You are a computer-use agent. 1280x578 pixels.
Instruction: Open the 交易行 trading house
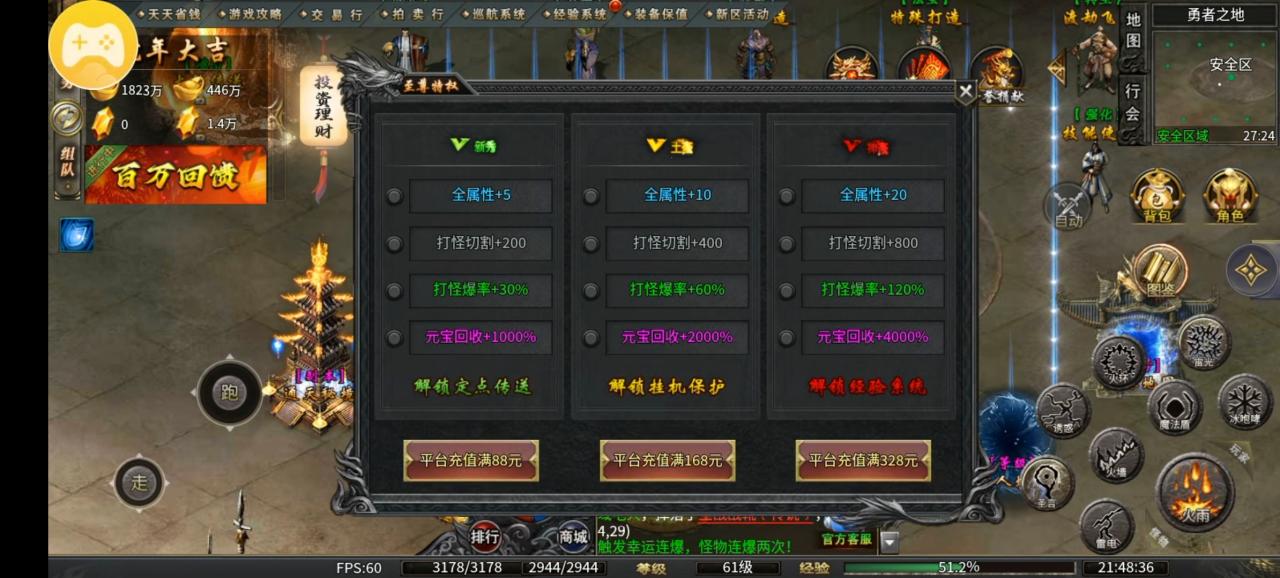click(336, 14)
